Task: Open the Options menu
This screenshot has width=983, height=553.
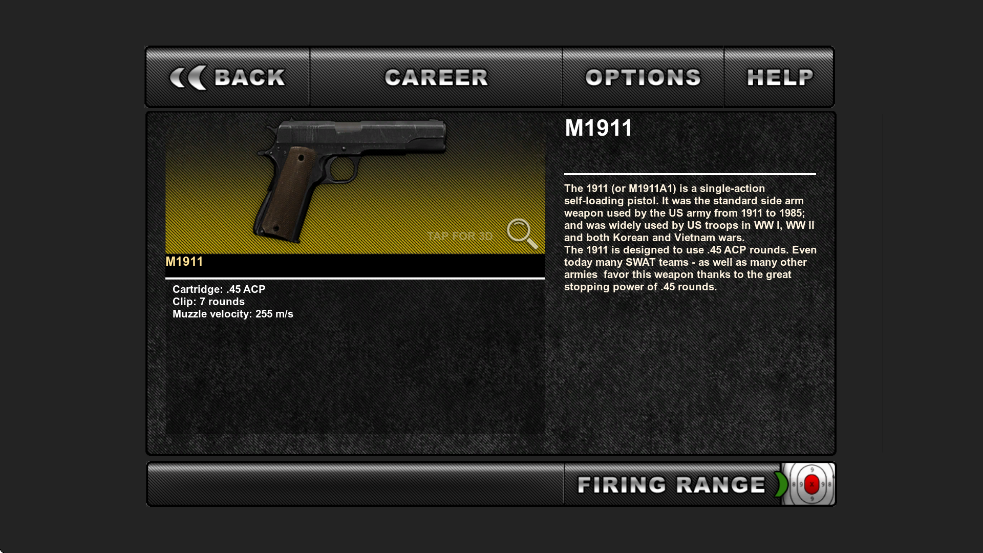Action: 643,78
